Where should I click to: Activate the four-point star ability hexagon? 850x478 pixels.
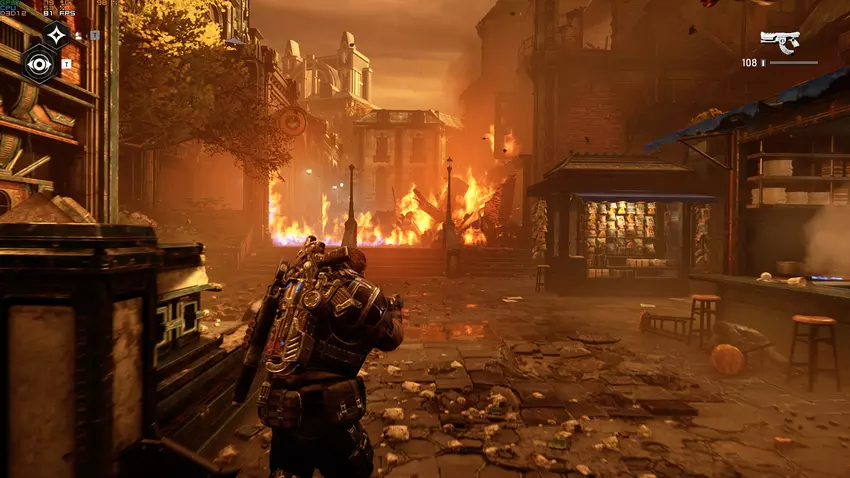point(57,35)
